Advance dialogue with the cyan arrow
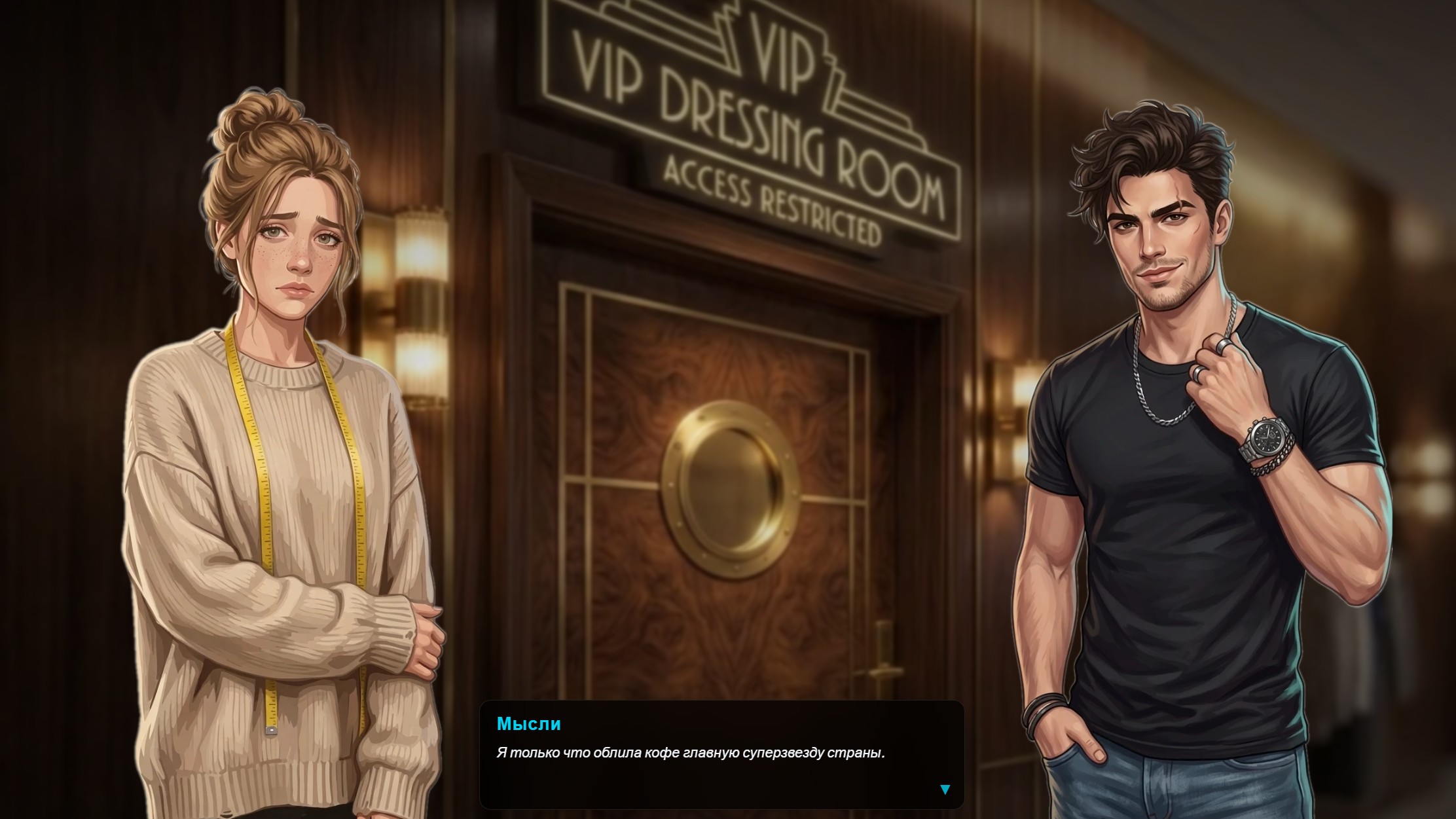This screenshot has height=819, width=1456. (945, 790)
